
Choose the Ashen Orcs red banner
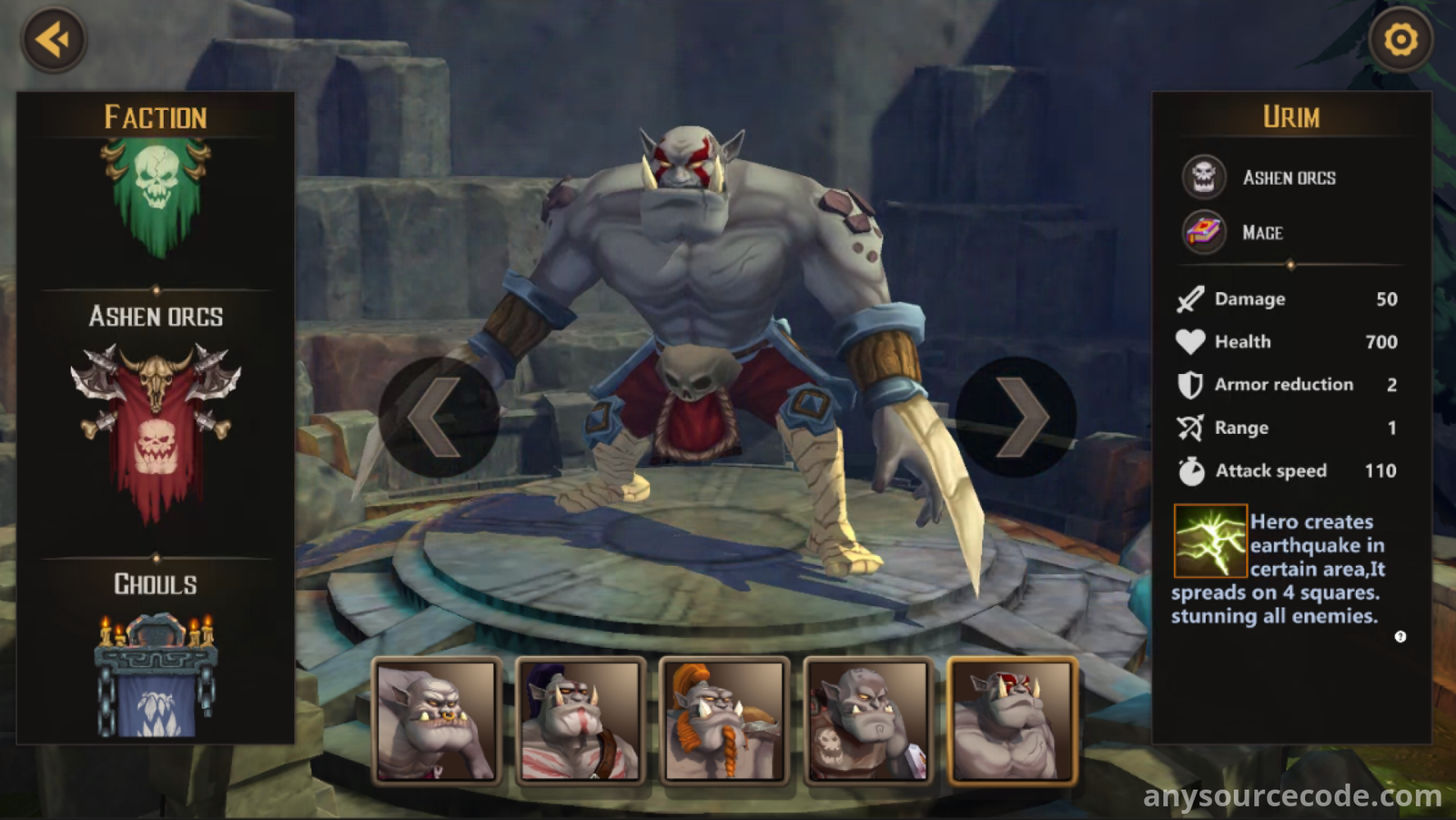157,428
